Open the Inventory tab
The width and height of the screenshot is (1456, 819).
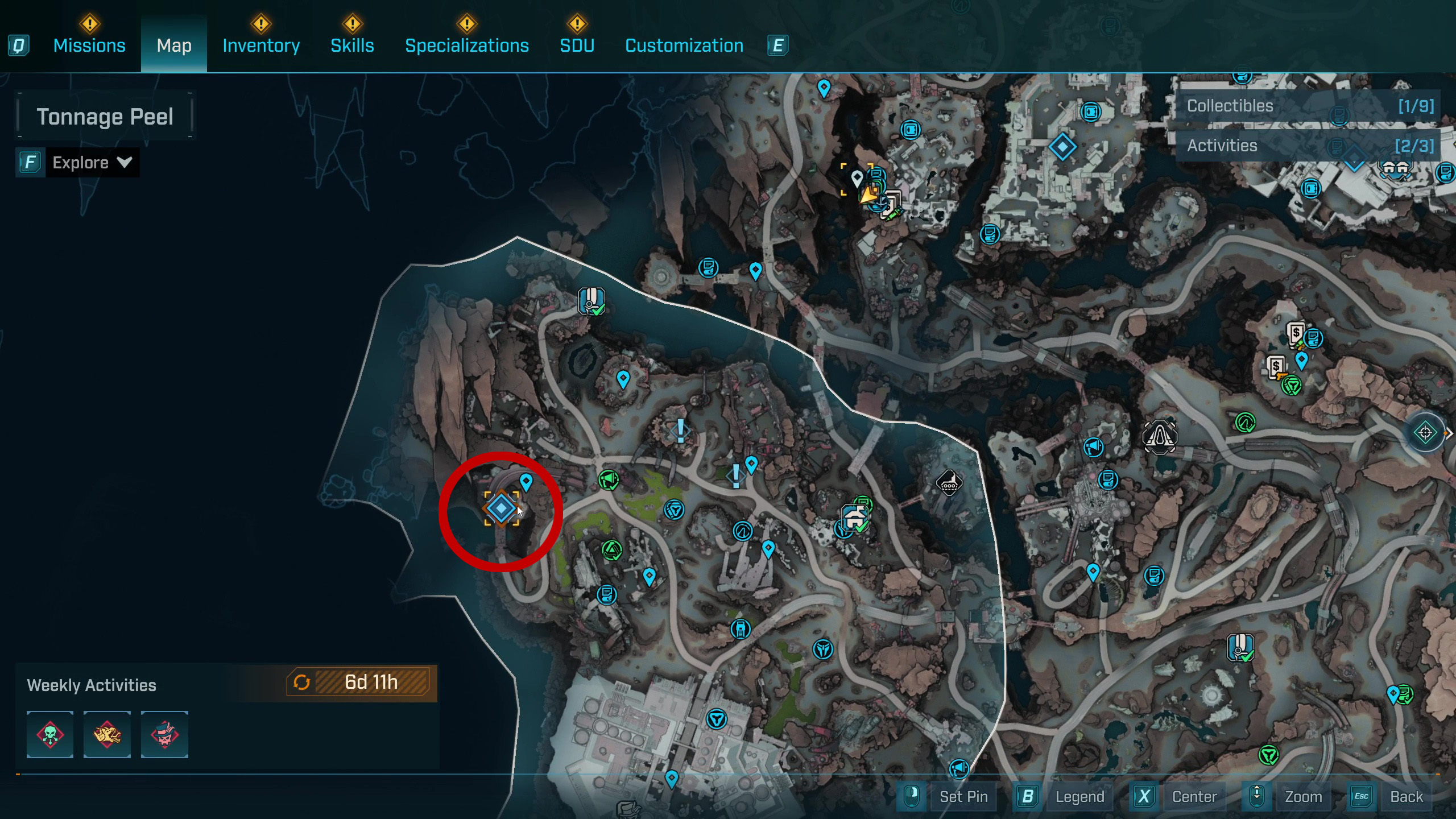(x=261, y=45)
